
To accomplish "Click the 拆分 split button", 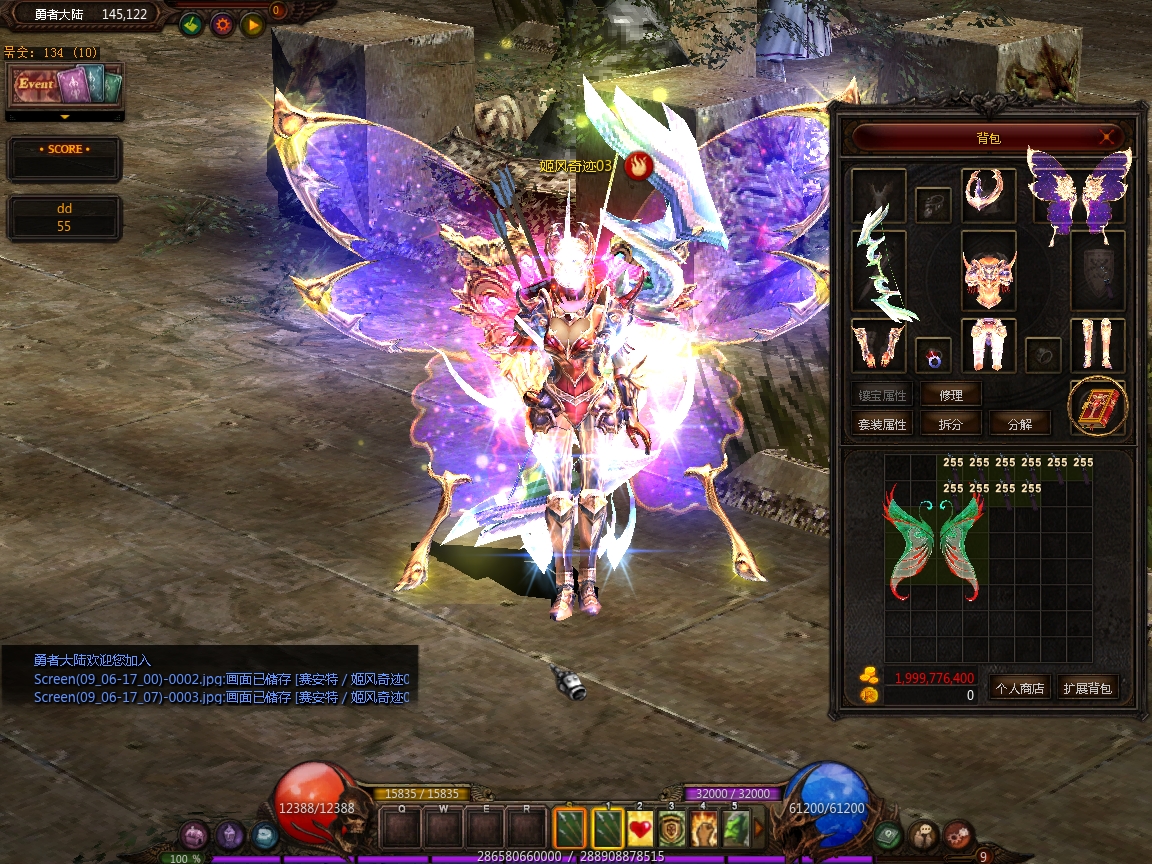I will point(950,423).
